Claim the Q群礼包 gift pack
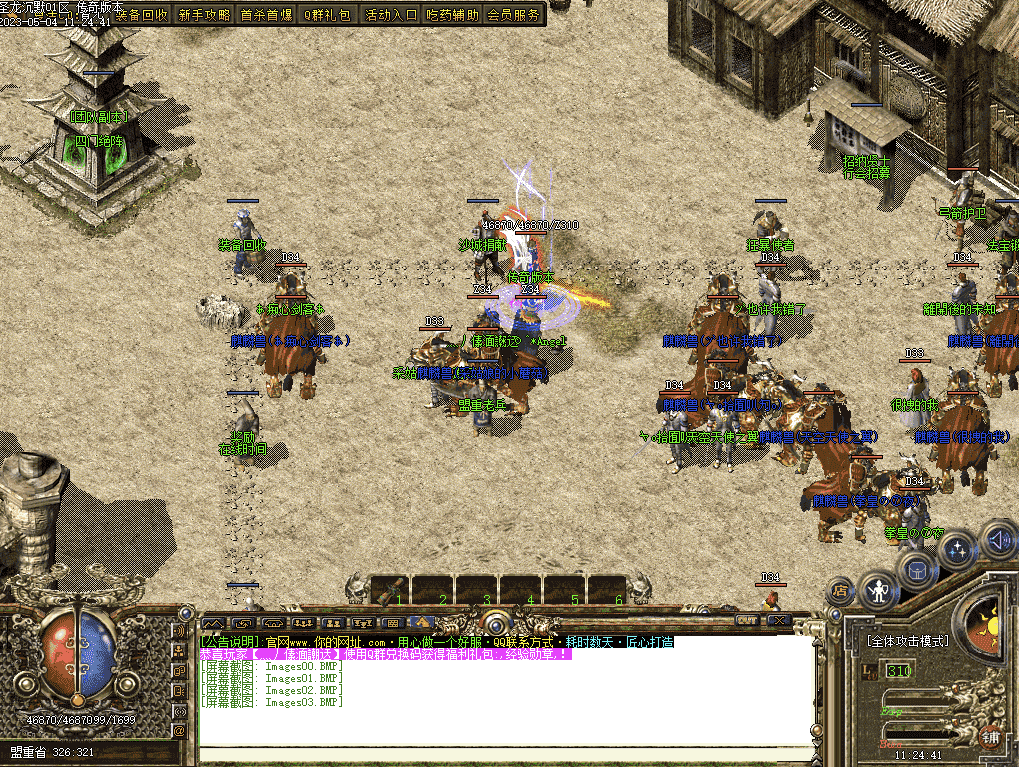Screen dimensions: 1019x767 coord(328,15)
